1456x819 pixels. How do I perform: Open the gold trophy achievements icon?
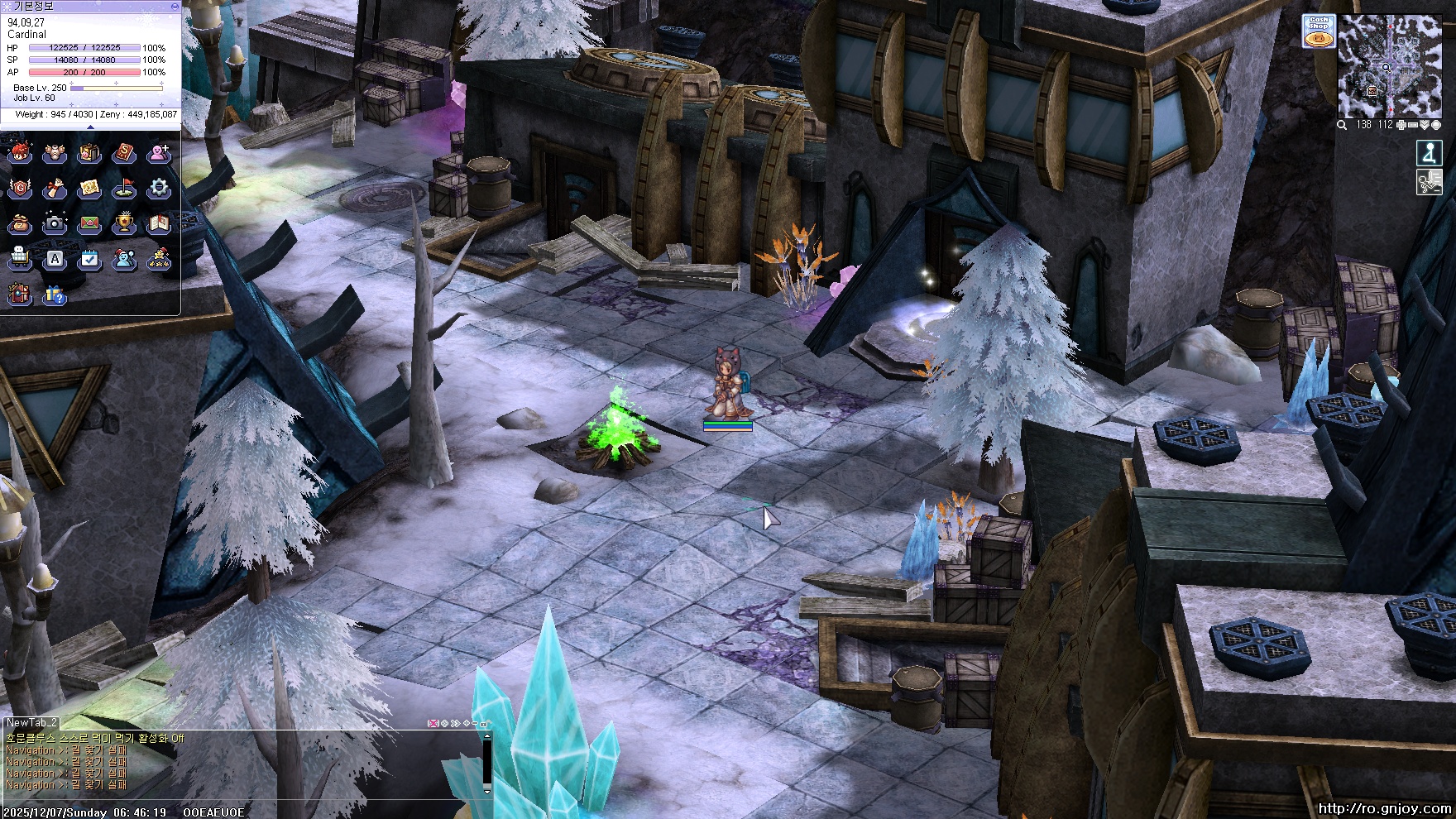(124, 223)
